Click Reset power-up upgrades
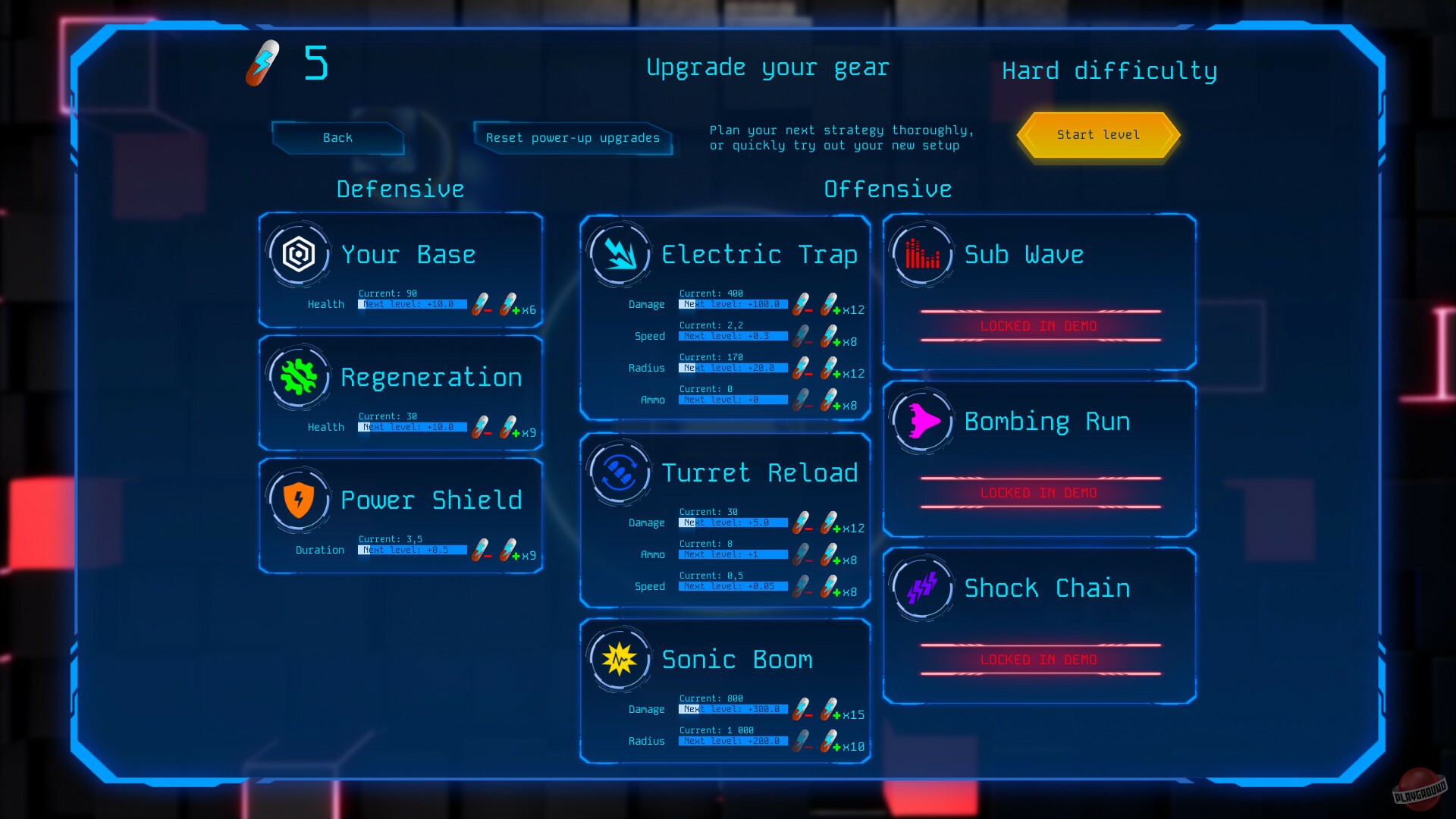 click(x=573, y=138)
